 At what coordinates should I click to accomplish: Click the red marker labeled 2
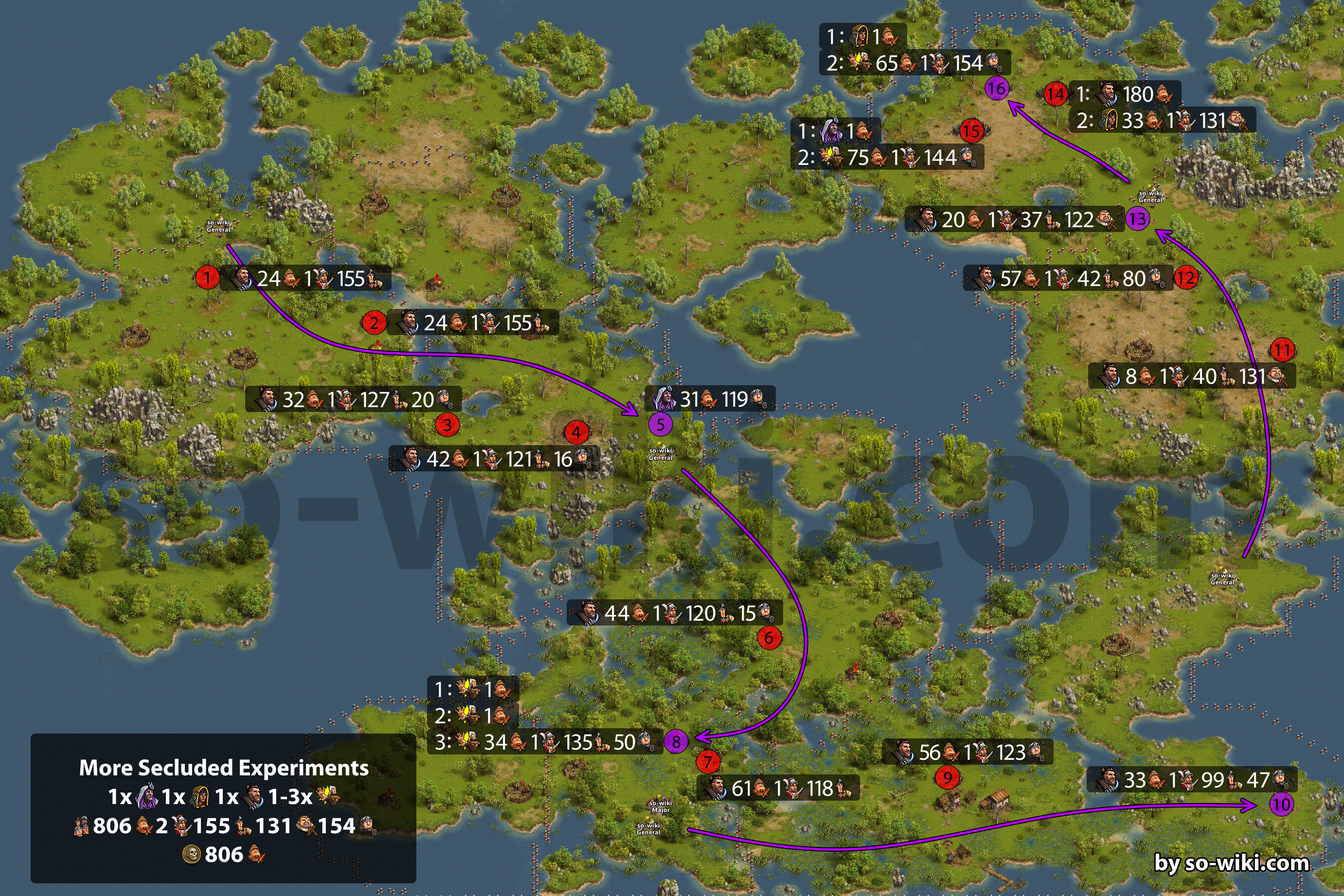coord(374,323)
